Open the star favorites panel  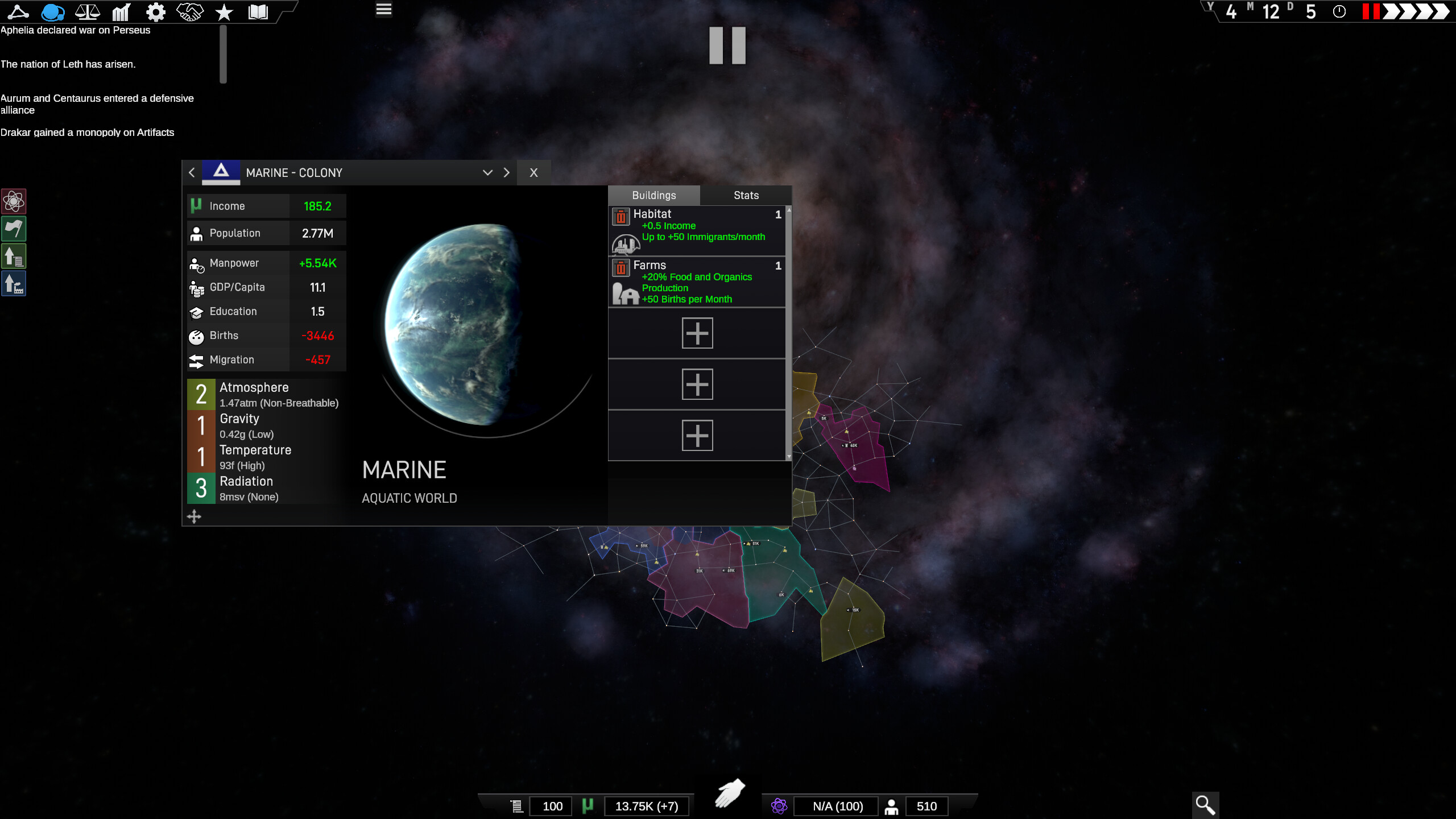224,11
